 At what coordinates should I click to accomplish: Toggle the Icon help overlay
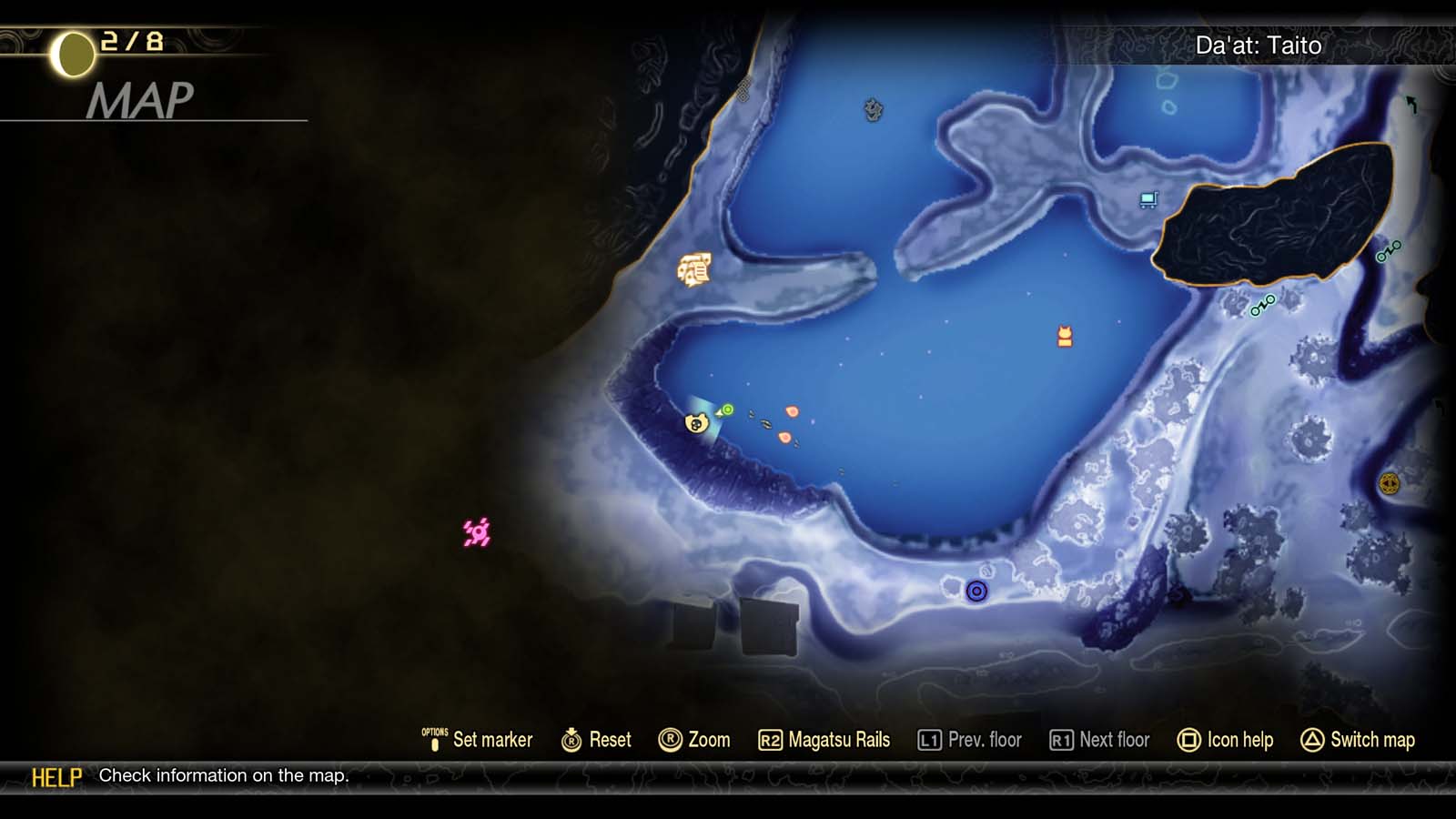[x=1240, y=740]
